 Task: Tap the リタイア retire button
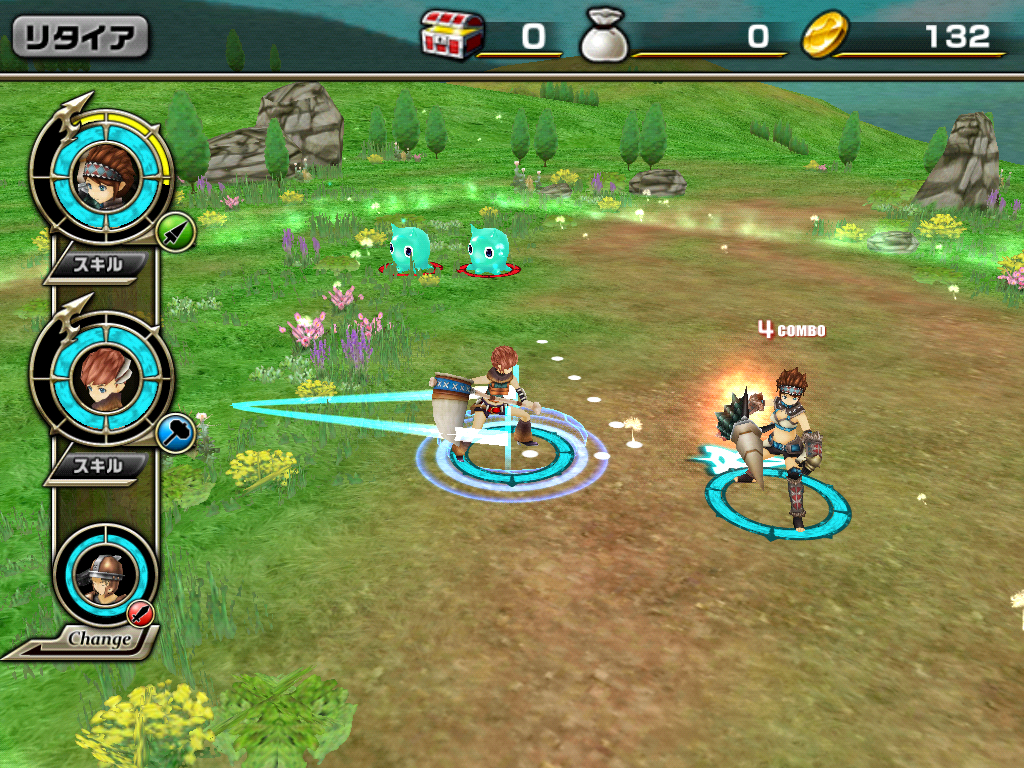(80, 37)
